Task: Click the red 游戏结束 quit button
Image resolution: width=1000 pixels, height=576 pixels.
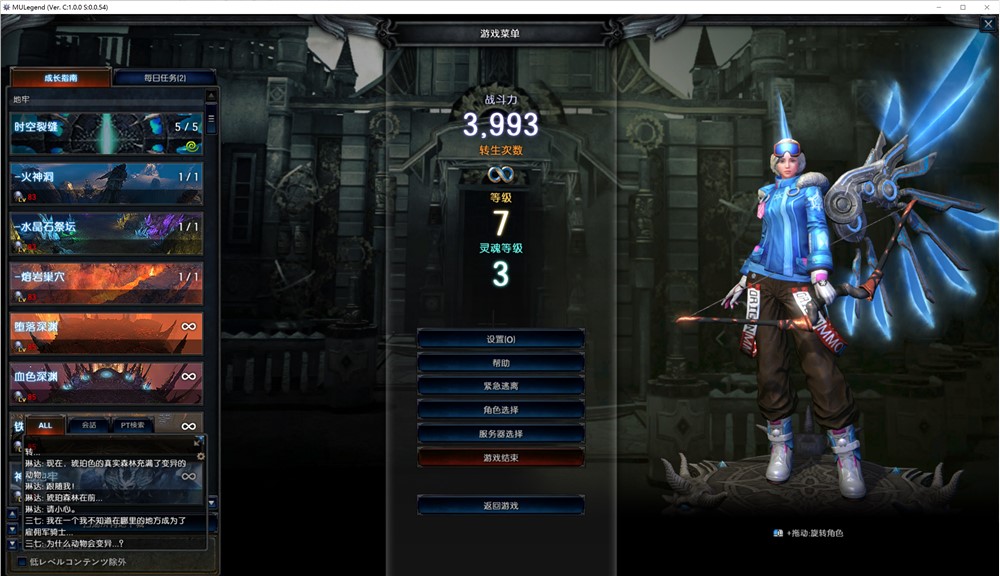Action: pos(500,457)
